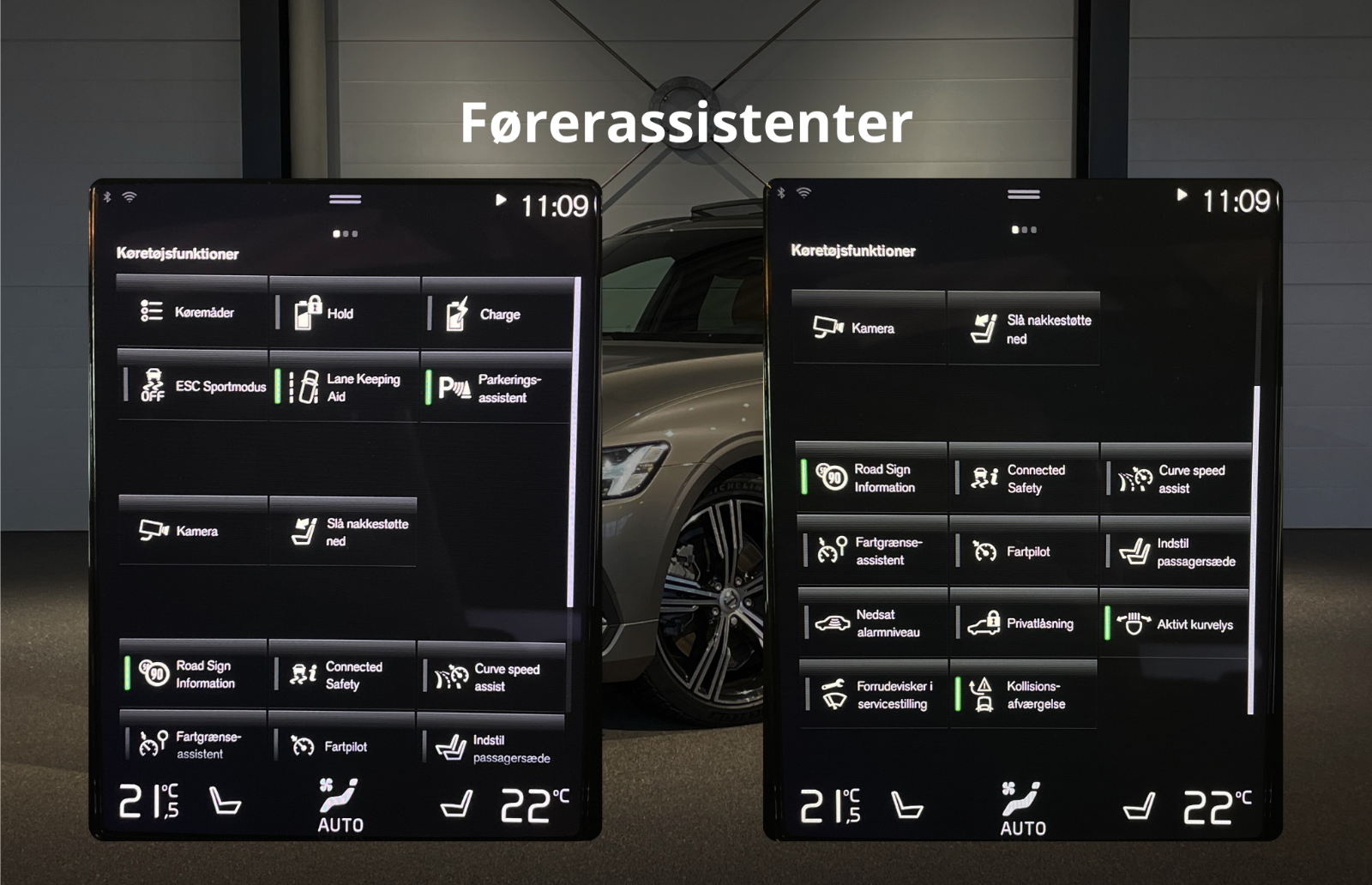Select Forrudevisker i servicestilling
The height and width of the screenshot is (885, 1372).
[x=875, y=695]
